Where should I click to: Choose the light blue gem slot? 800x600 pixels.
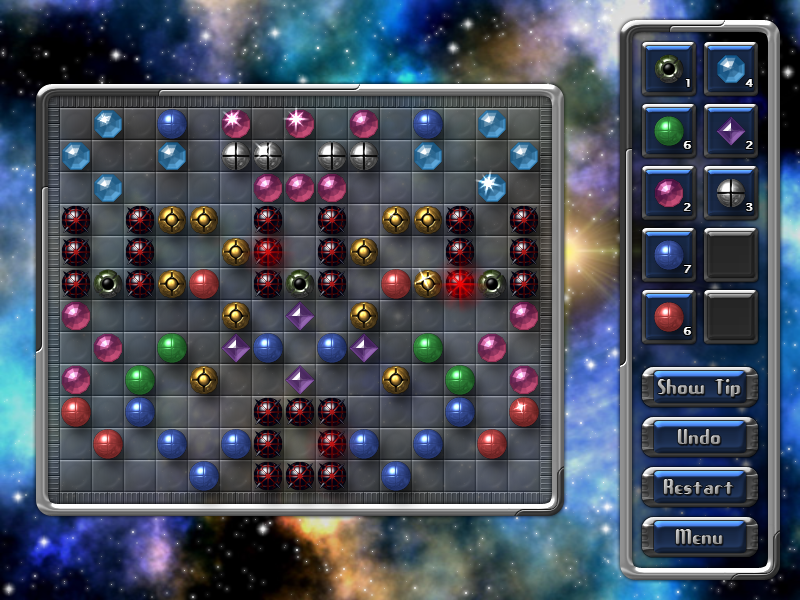pyautogui.click(x=730, y=69)
